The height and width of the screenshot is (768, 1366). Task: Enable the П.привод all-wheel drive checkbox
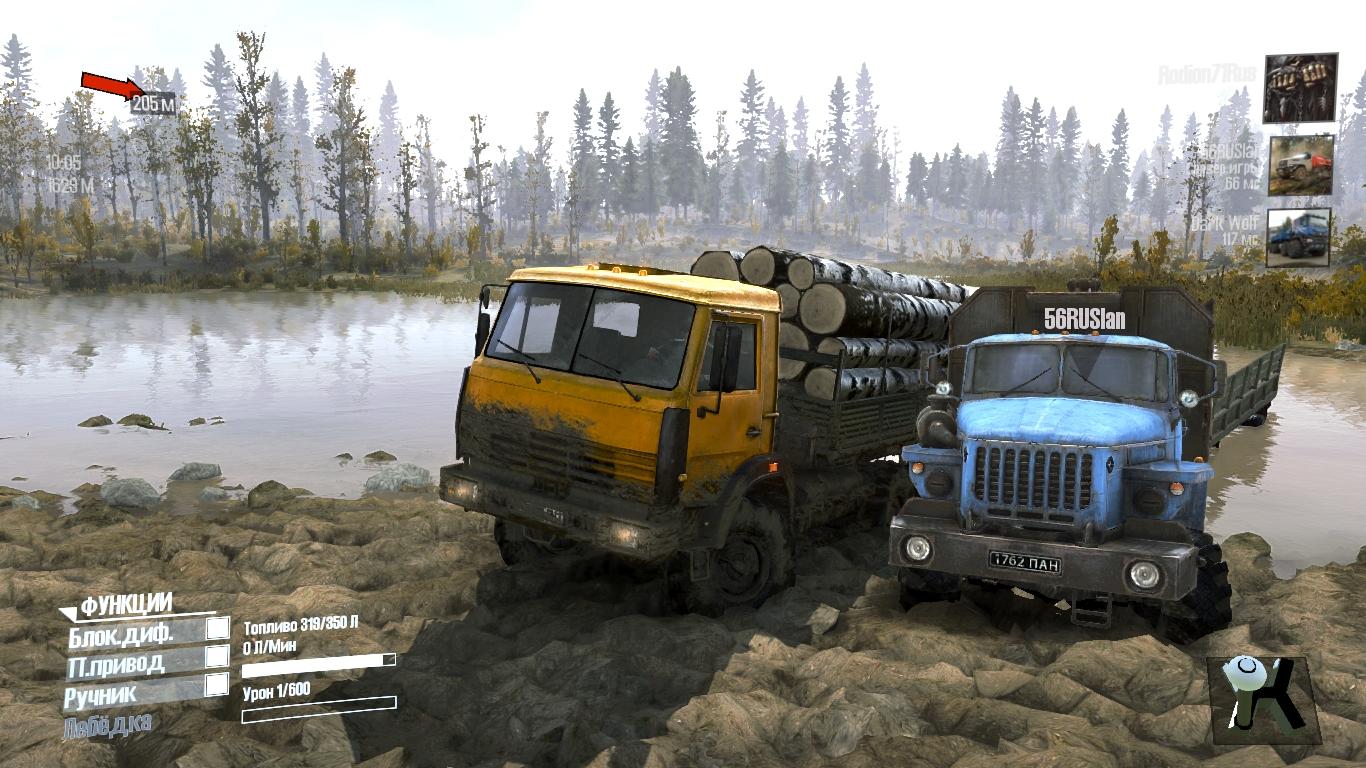(x=217, y=657)
